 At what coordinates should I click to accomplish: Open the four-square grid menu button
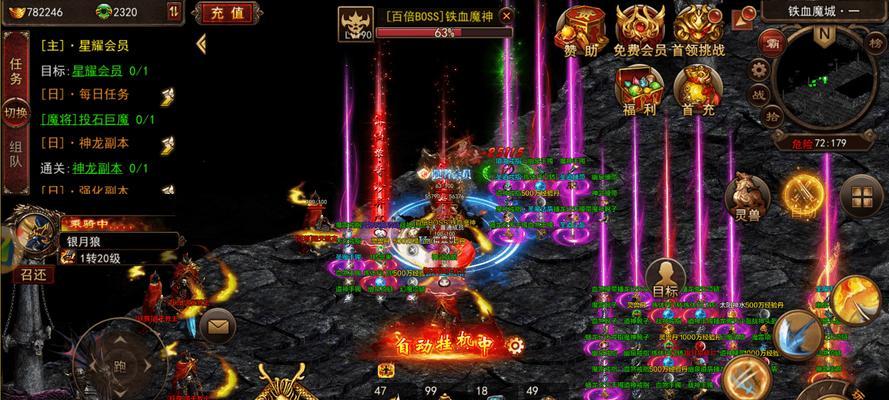pyautogui.click(x=861, y=197)
